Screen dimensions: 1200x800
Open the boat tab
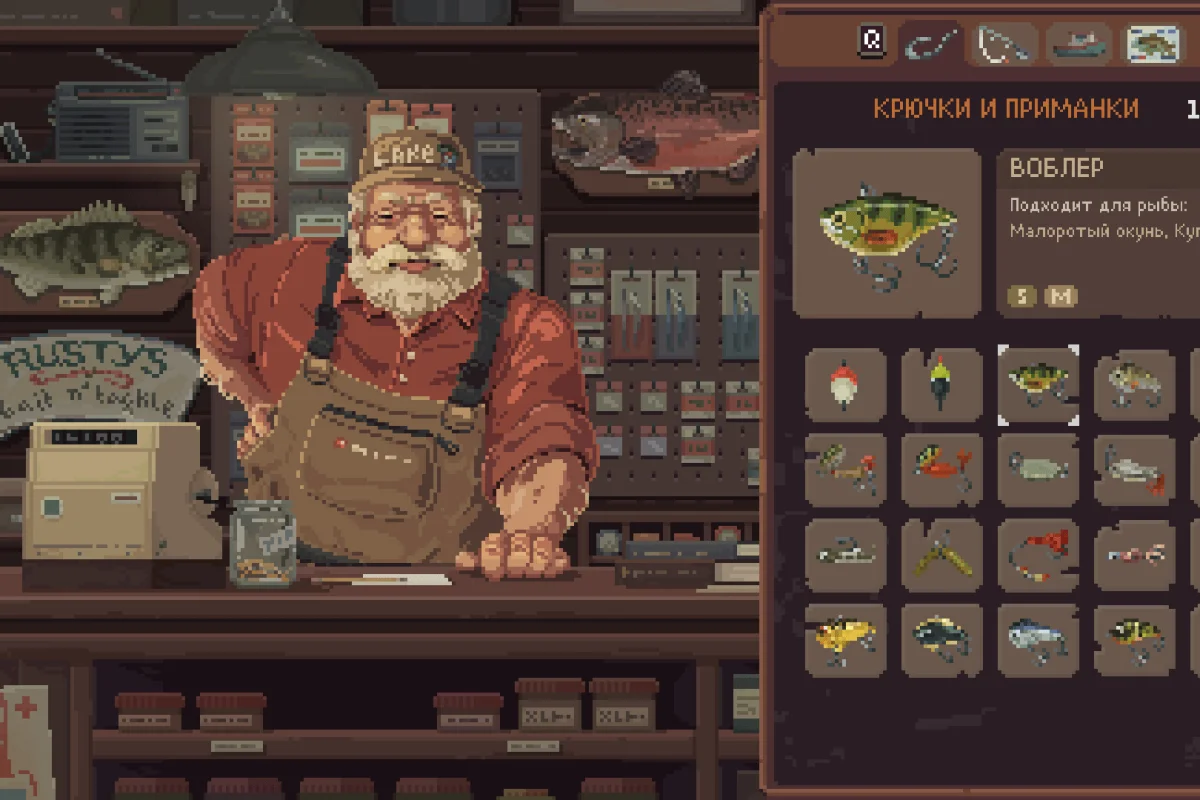point(1078,44)
